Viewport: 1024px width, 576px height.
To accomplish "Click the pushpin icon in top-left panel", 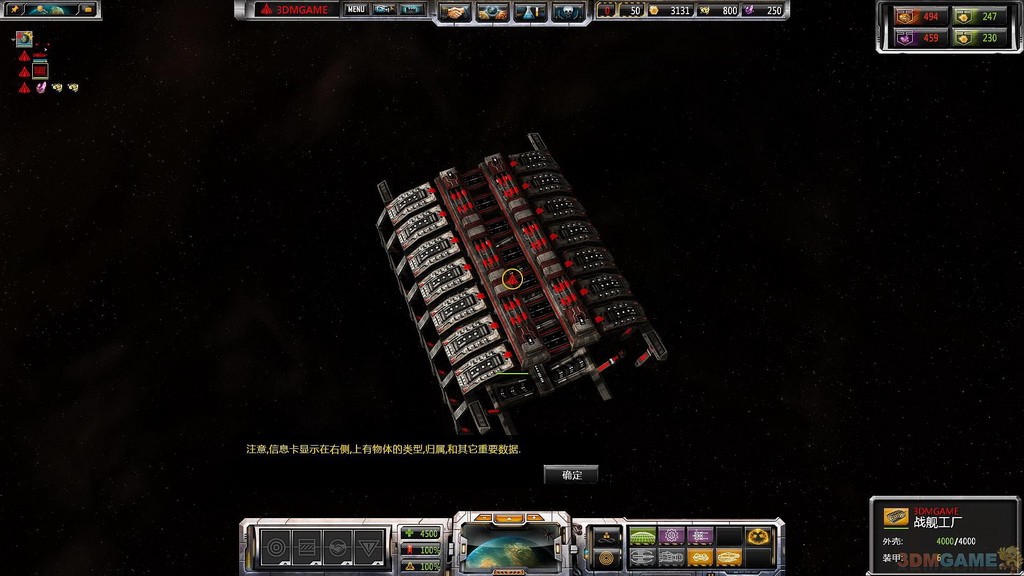I will 15,9.
